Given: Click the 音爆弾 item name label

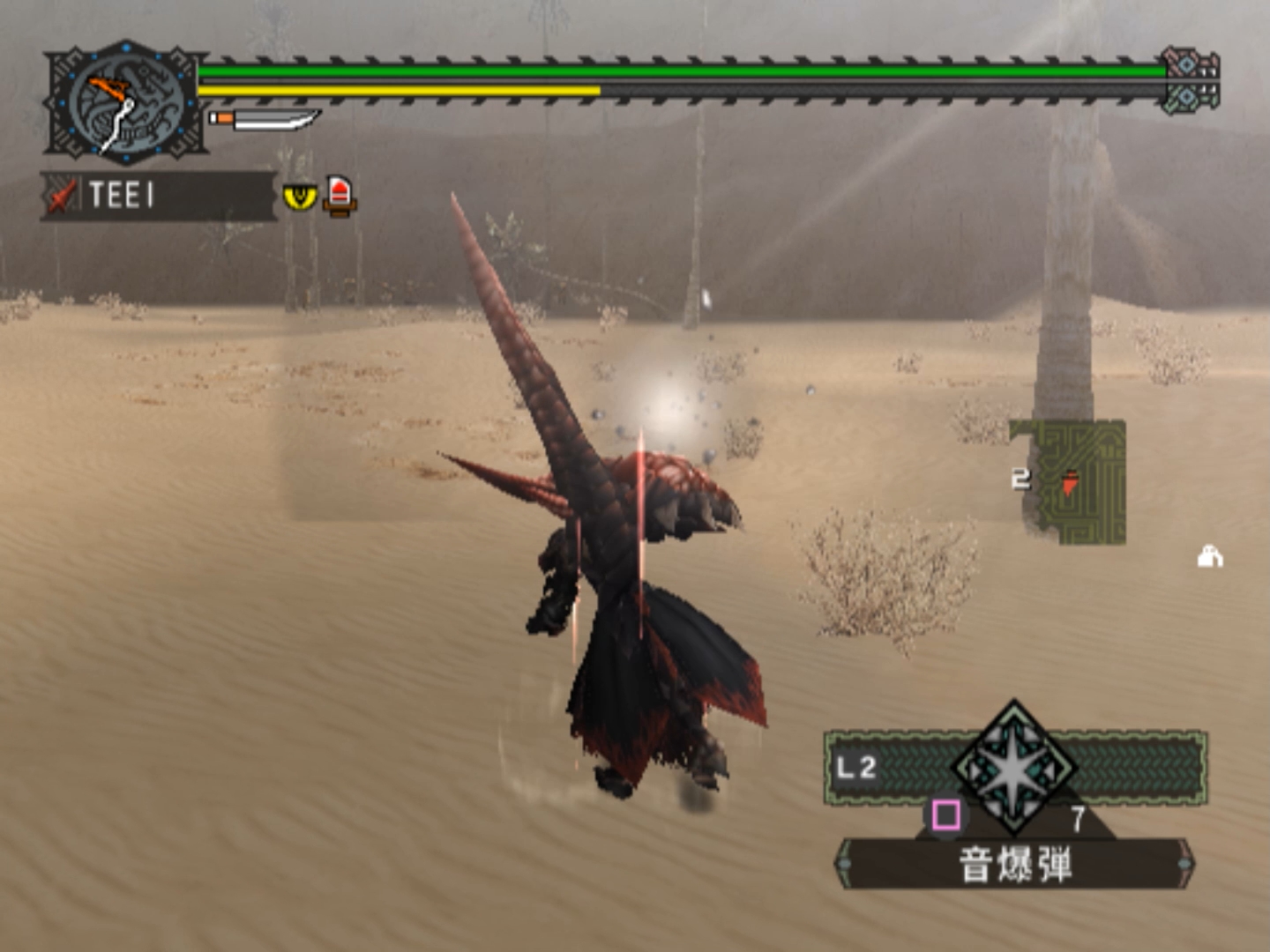Looking at the screenshot, I should [x=1015, y=863].
